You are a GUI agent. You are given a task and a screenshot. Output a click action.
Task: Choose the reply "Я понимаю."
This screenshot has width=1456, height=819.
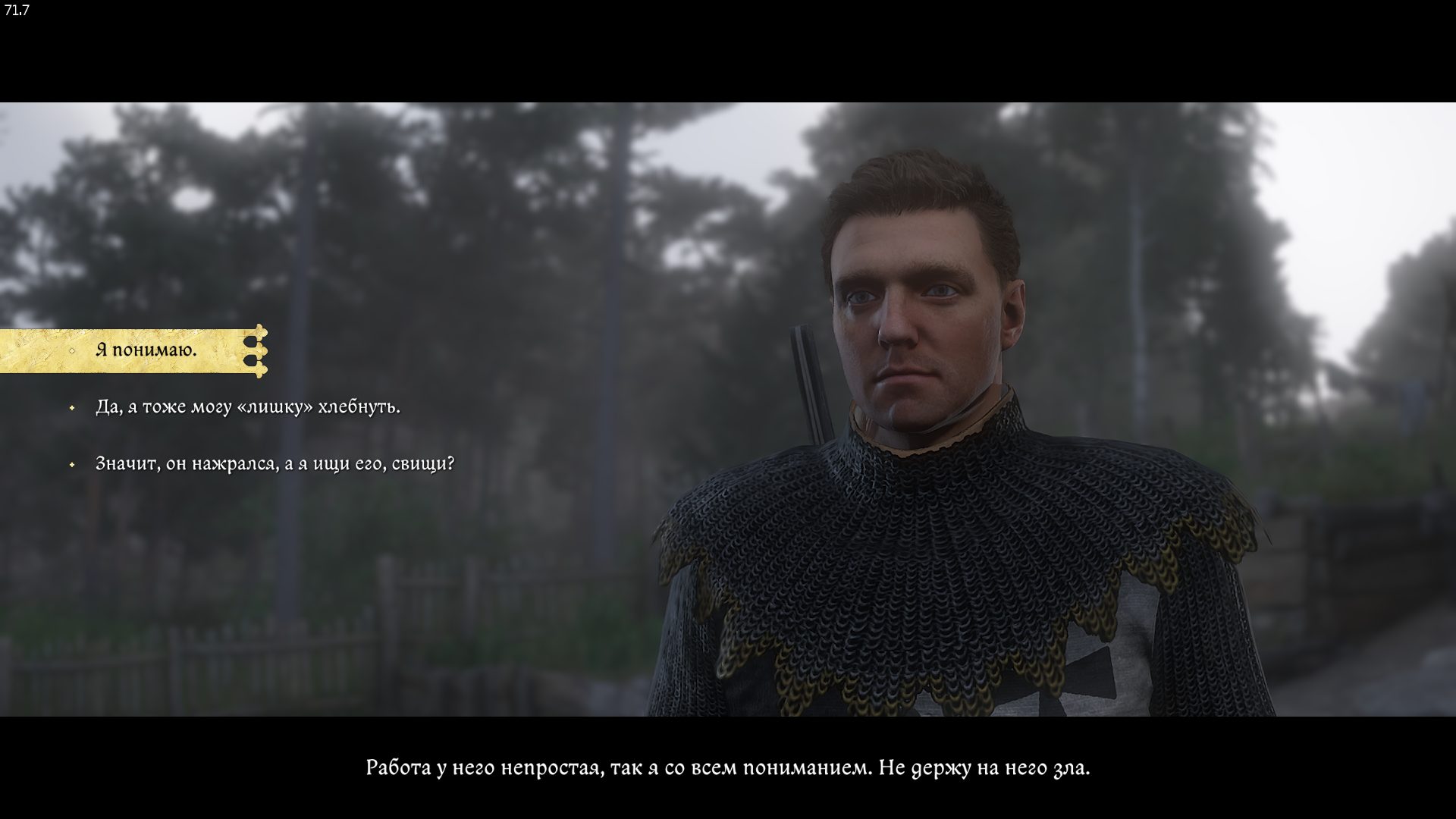146,350
